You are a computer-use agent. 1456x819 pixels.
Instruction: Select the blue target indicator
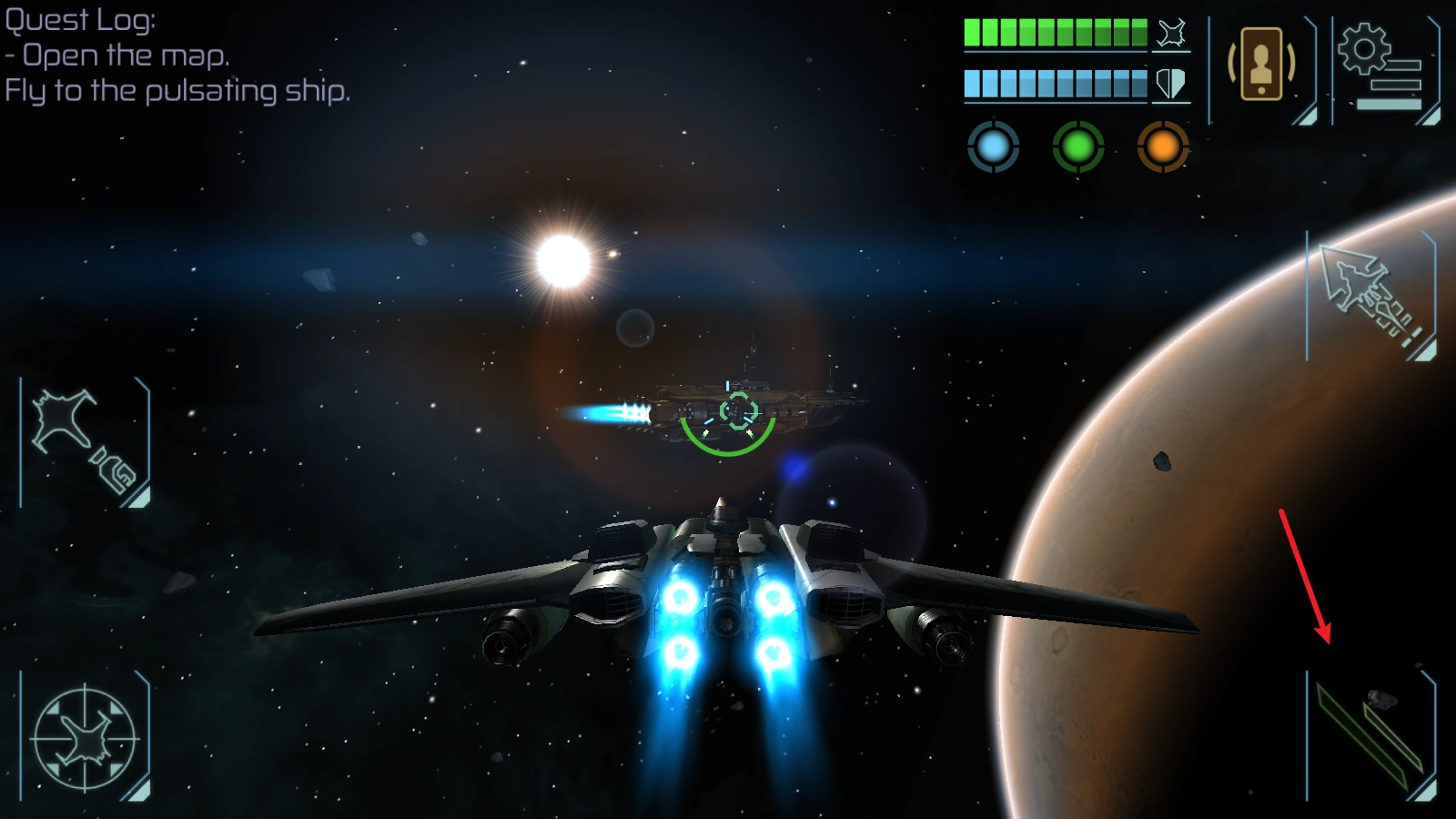tap(993, 146)
